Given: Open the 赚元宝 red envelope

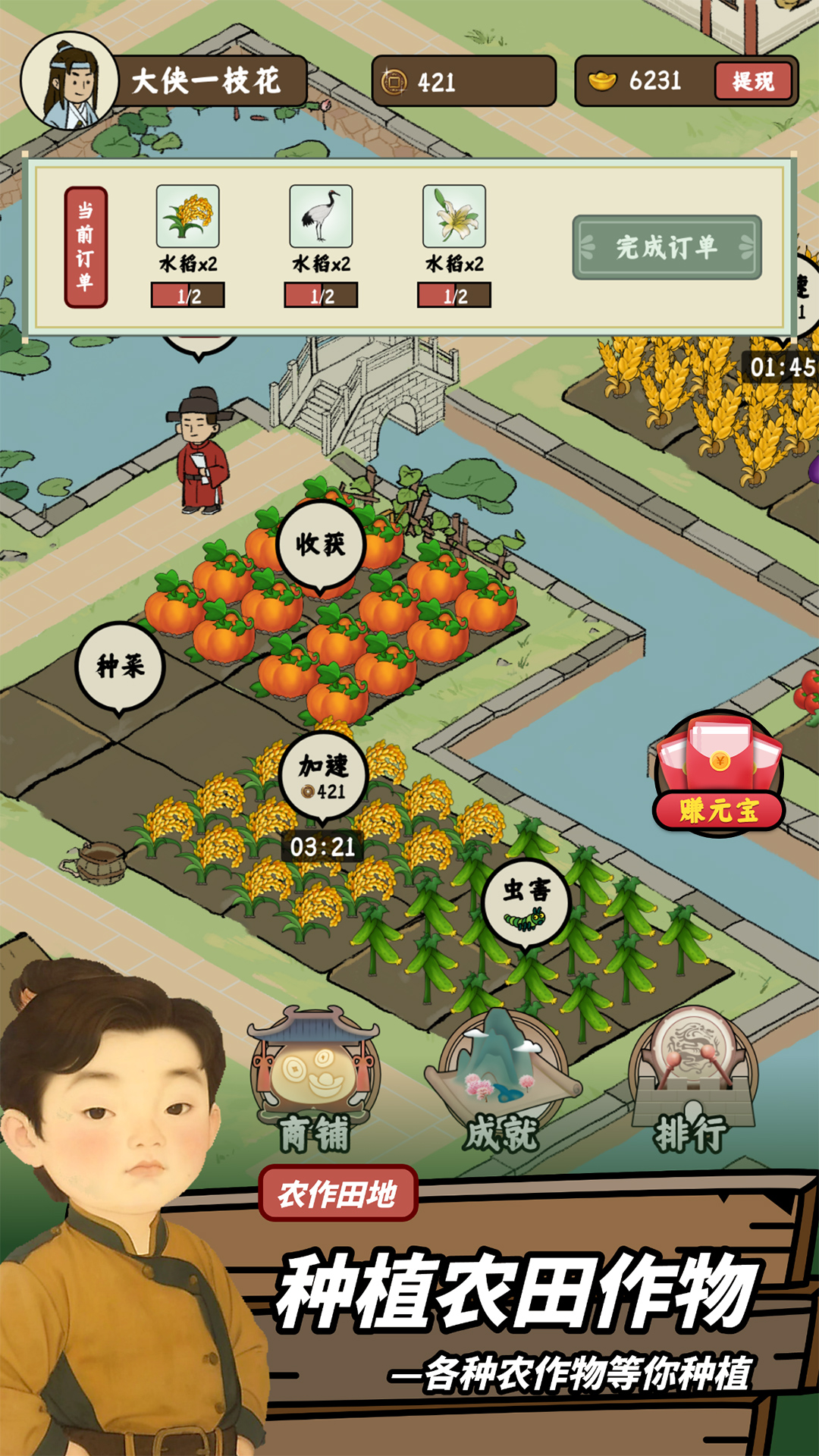Looking at the screenshot, I should (x=718, y=773).
